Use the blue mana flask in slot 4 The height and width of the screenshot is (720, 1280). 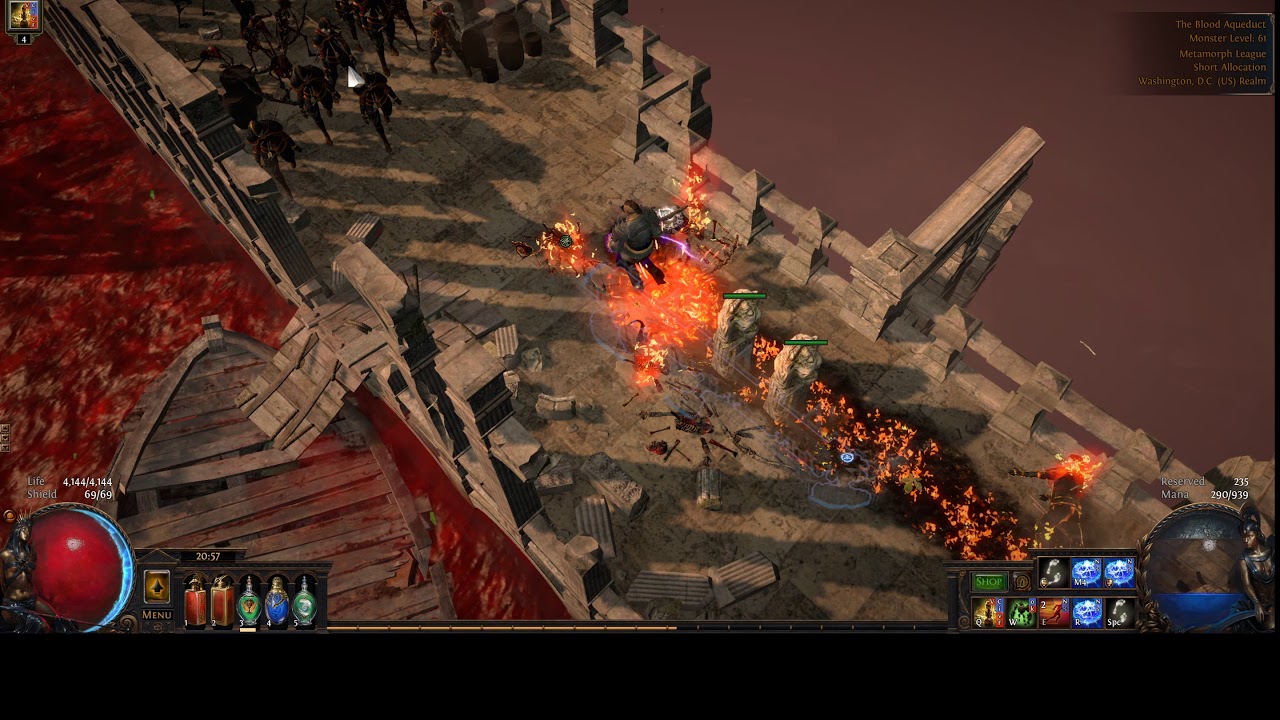tap(277, 603)
